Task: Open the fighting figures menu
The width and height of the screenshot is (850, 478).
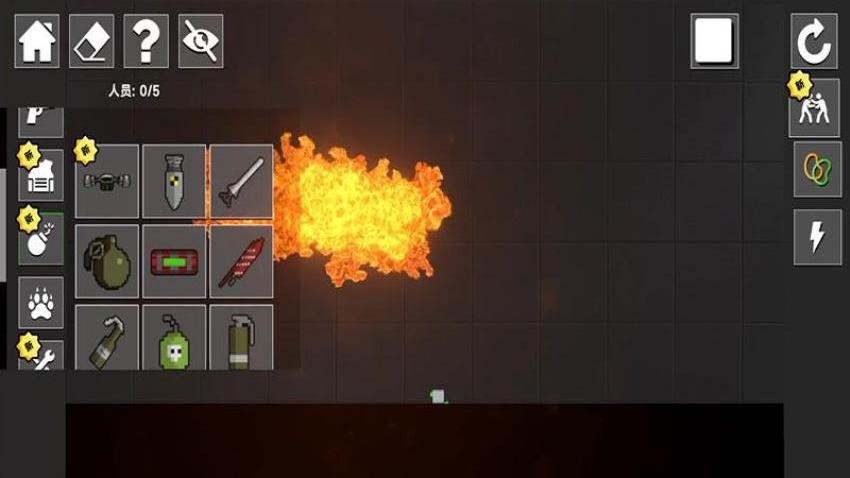Action: coord(816,108)
